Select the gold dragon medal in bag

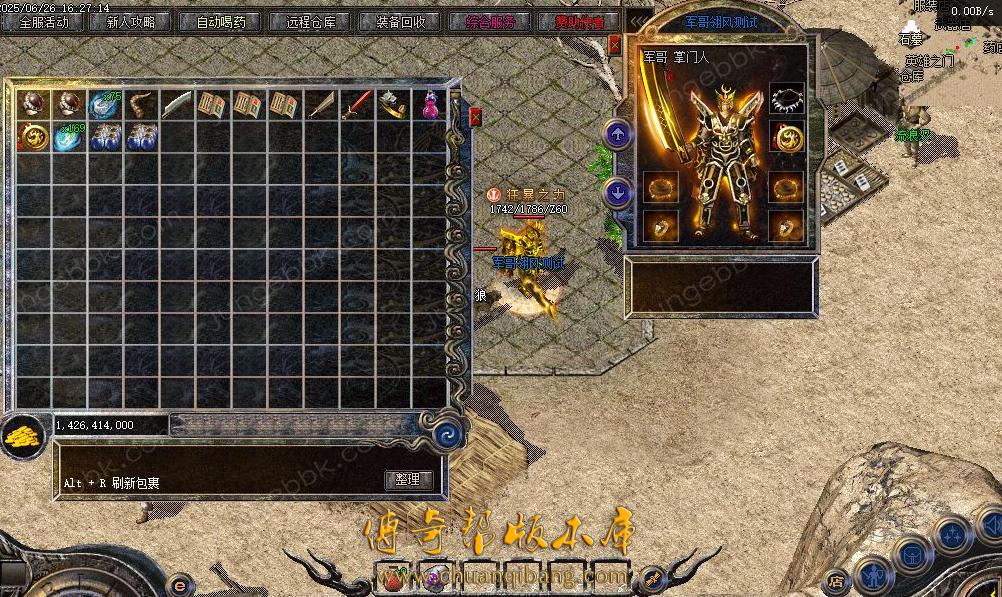coord(33,138)
